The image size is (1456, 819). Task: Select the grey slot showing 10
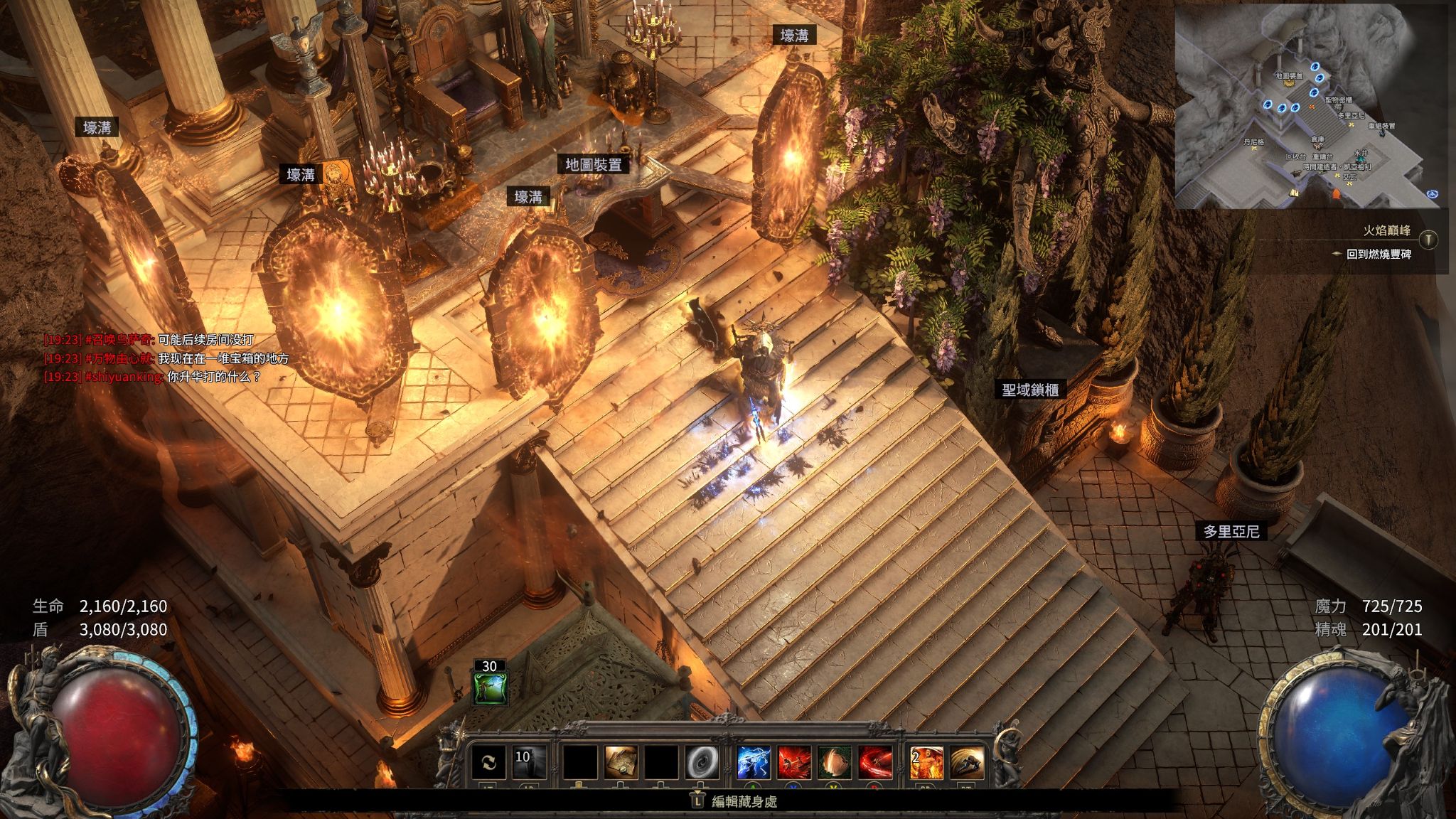(x=530, y=762)
